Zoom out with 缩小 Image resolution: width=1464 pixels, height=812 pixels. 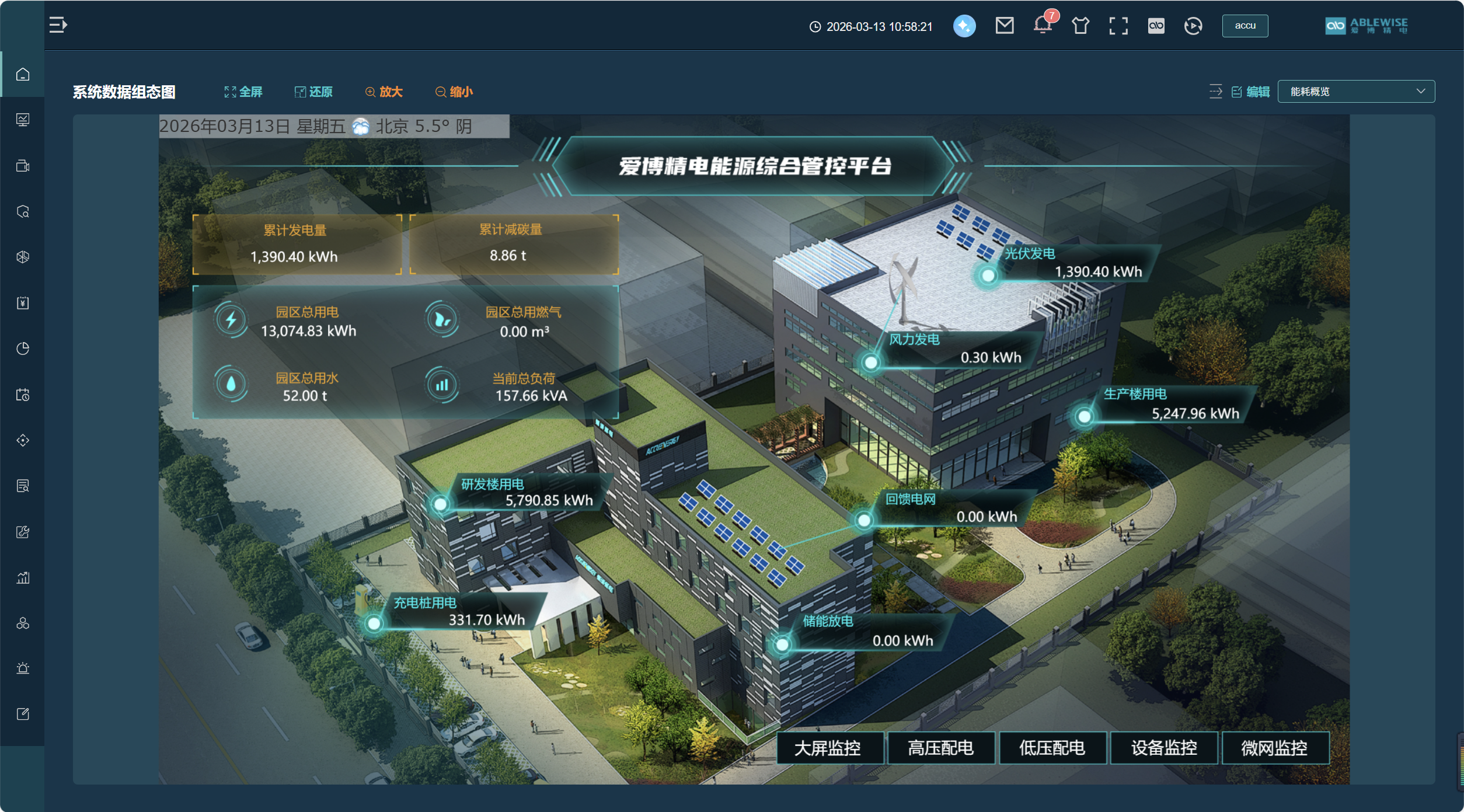454,92
